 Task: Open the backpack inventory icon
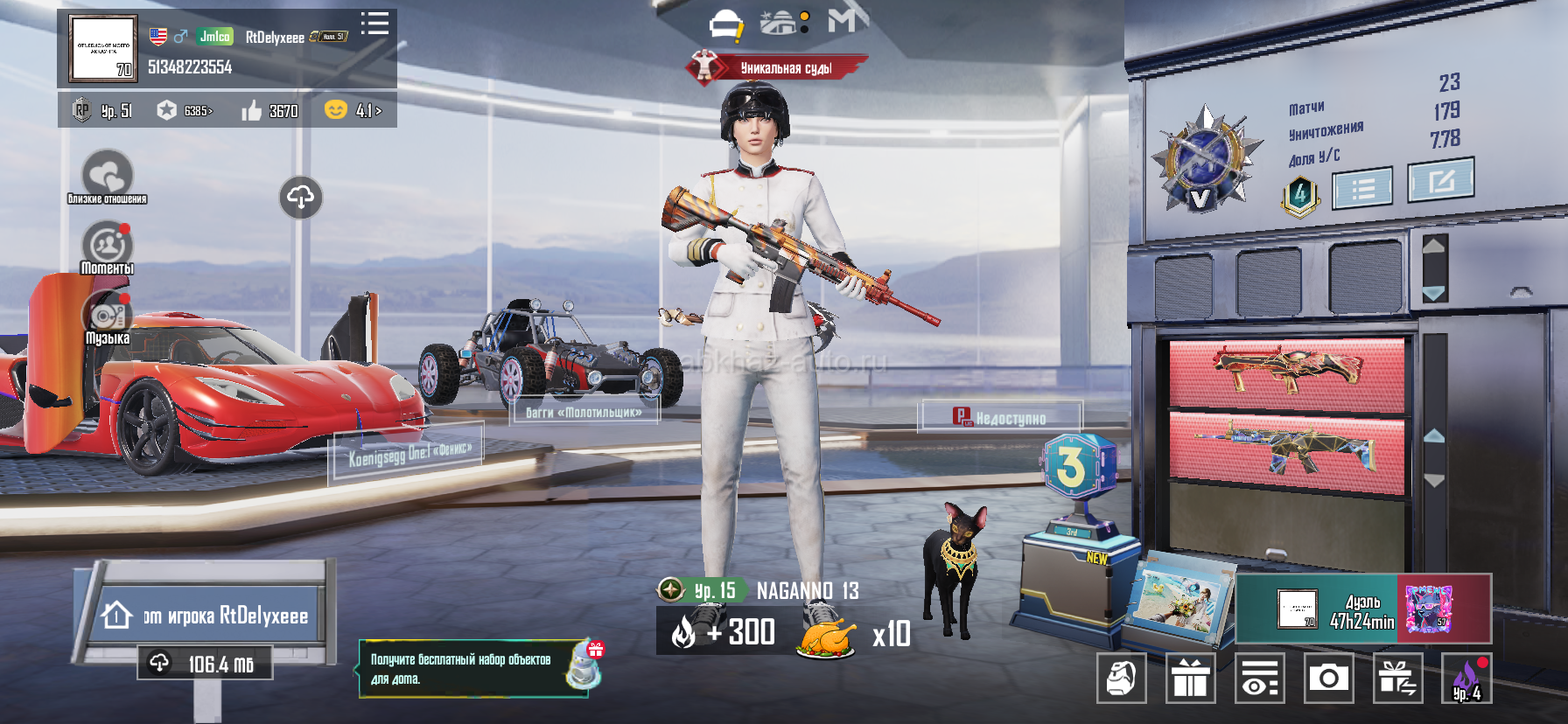1121,678
